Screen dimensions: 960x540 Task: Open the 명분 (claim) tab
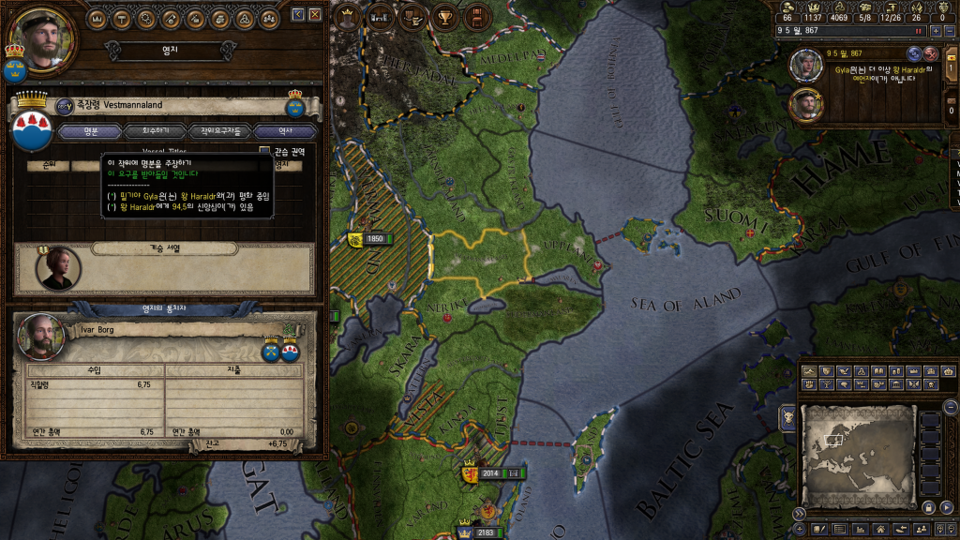90,131
